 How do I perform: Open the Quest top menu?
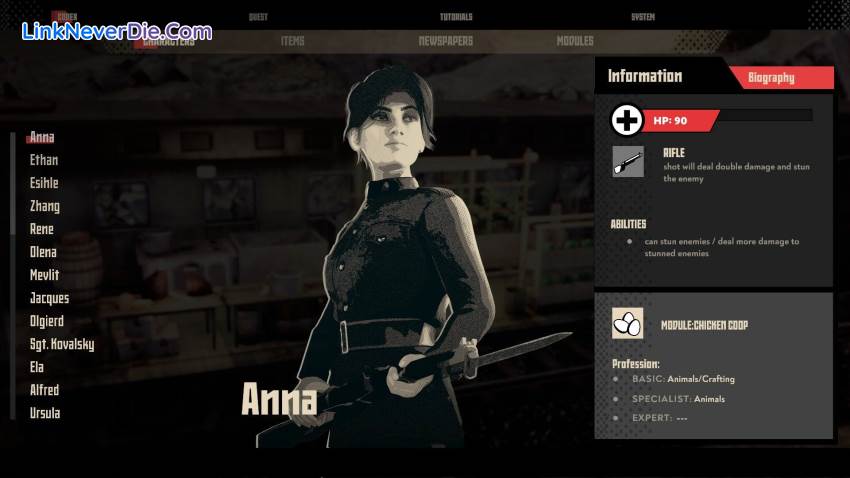[x=260, y=17]
